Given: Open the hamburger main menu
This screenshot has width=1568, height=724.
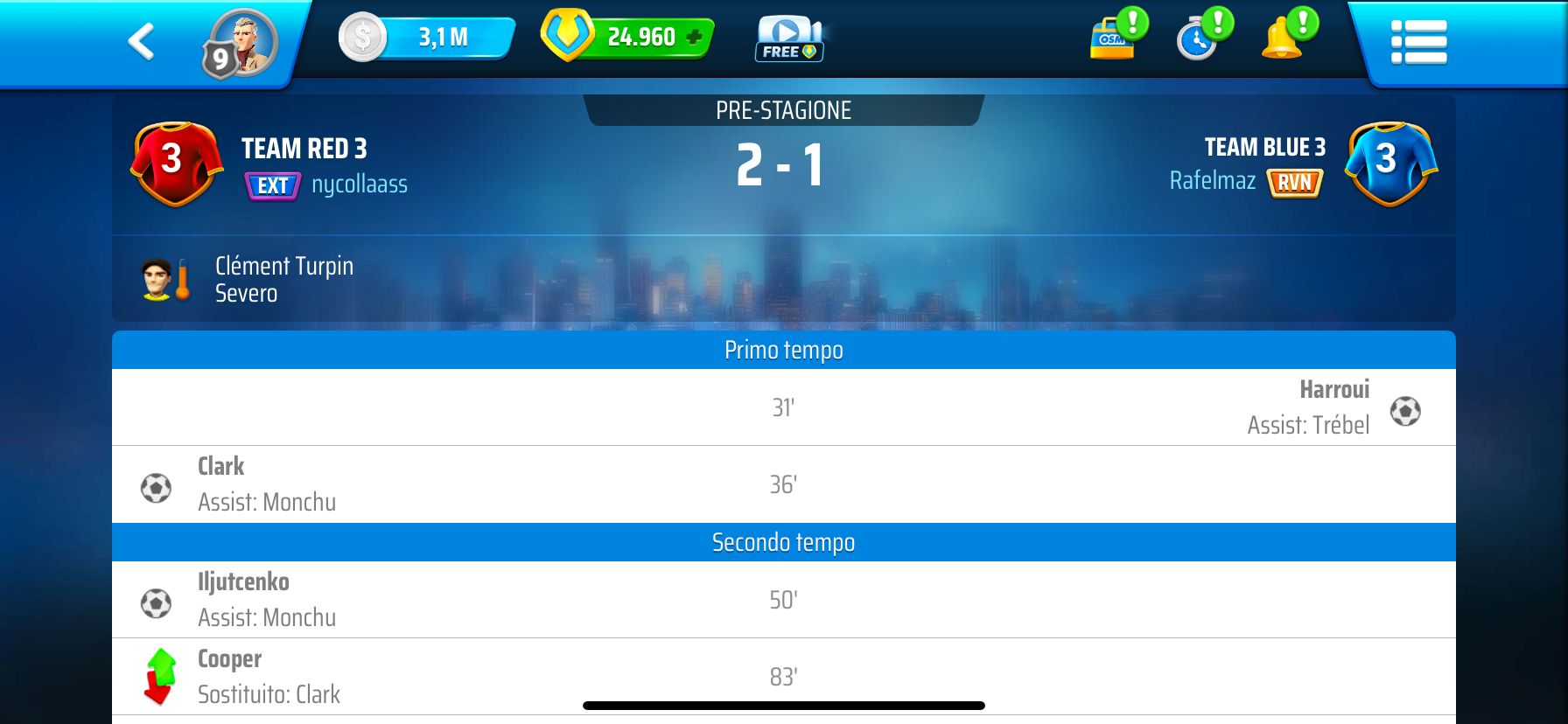Looking at the screenshot, I should (x=1418, y=42).
